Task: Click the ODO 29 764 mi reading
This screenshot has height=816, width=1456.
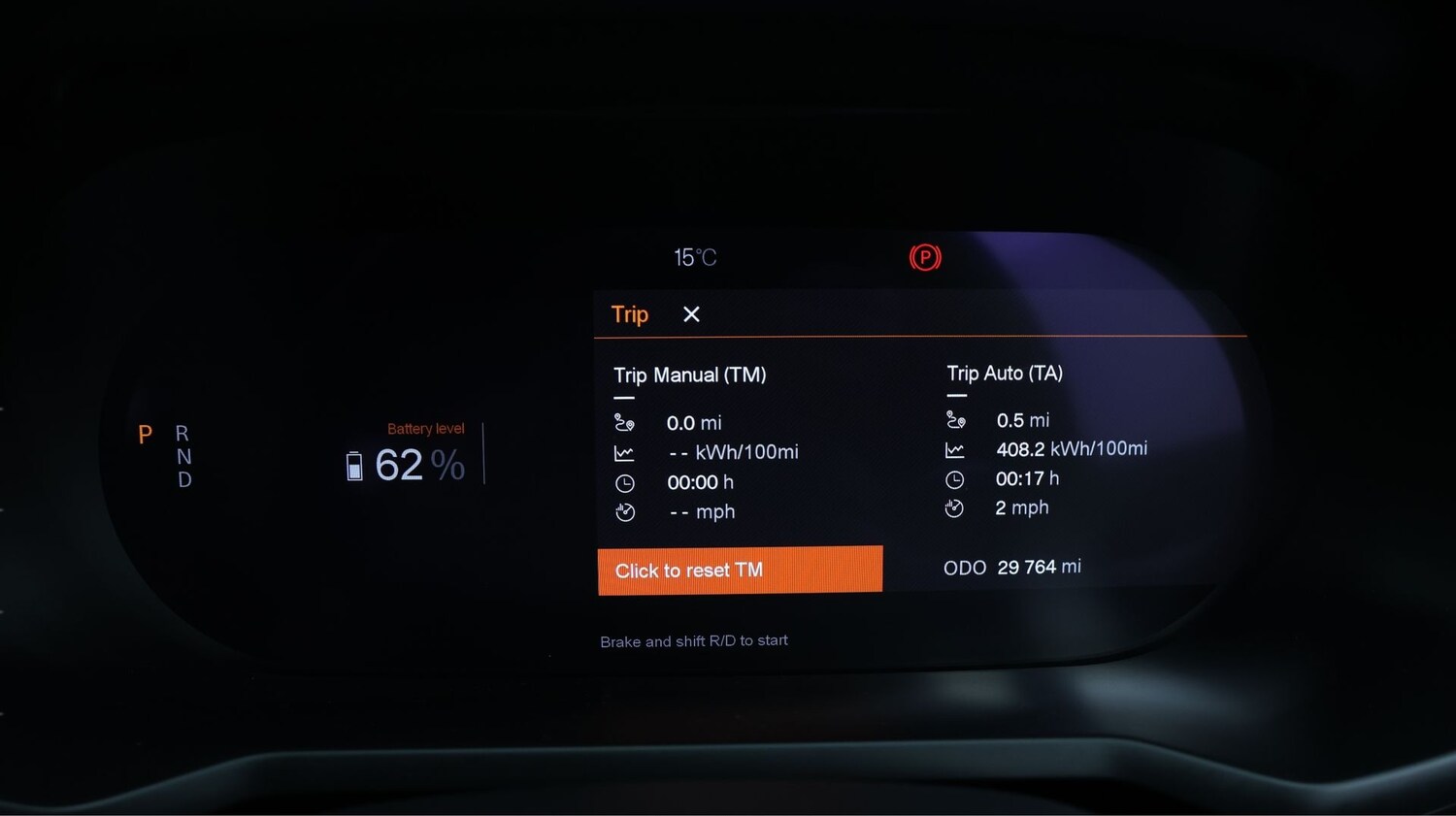Action: [x=1011, y=567]
